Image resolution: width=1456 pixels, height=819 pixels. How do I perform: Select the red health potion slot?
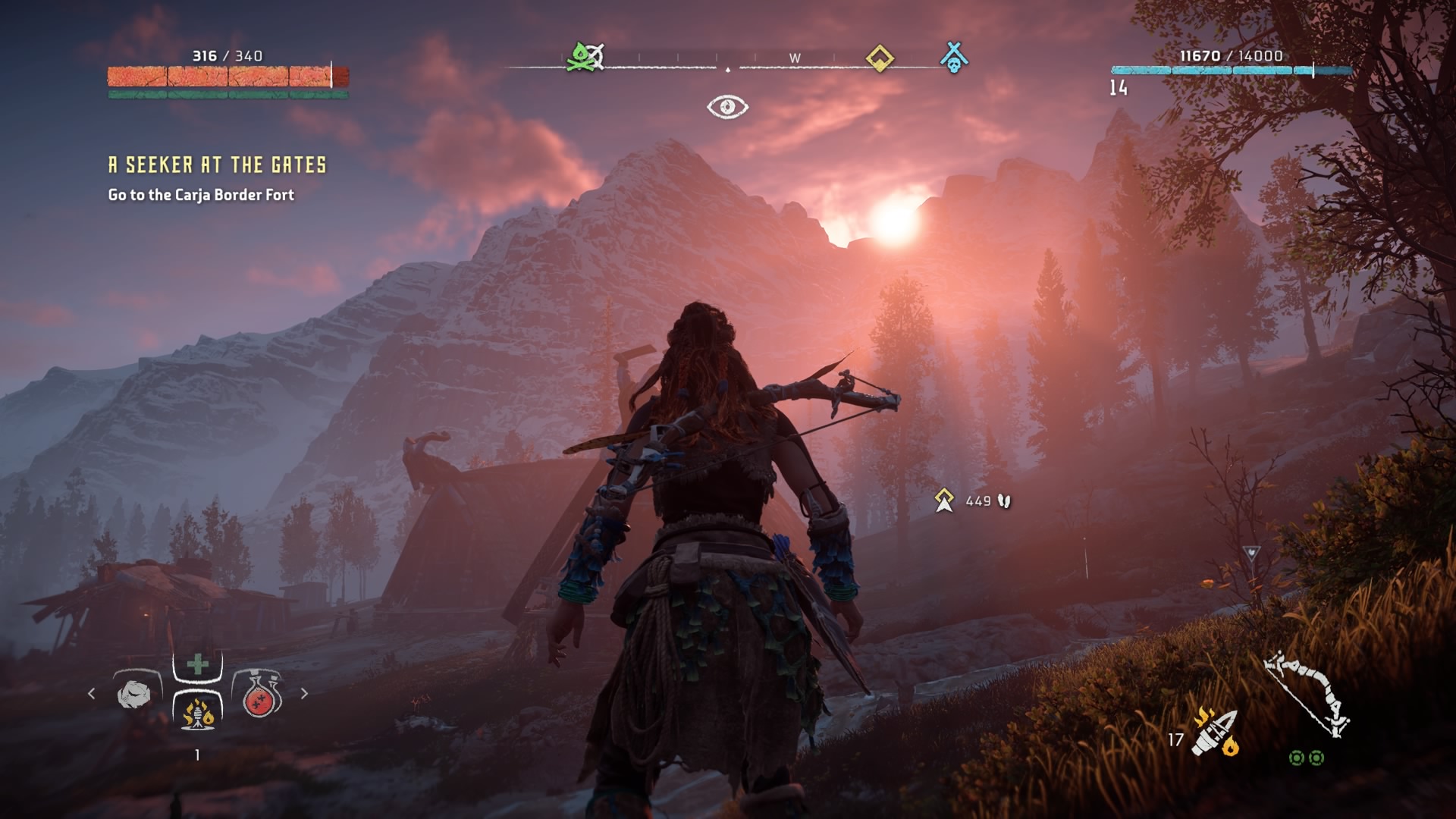coord(261,693)
